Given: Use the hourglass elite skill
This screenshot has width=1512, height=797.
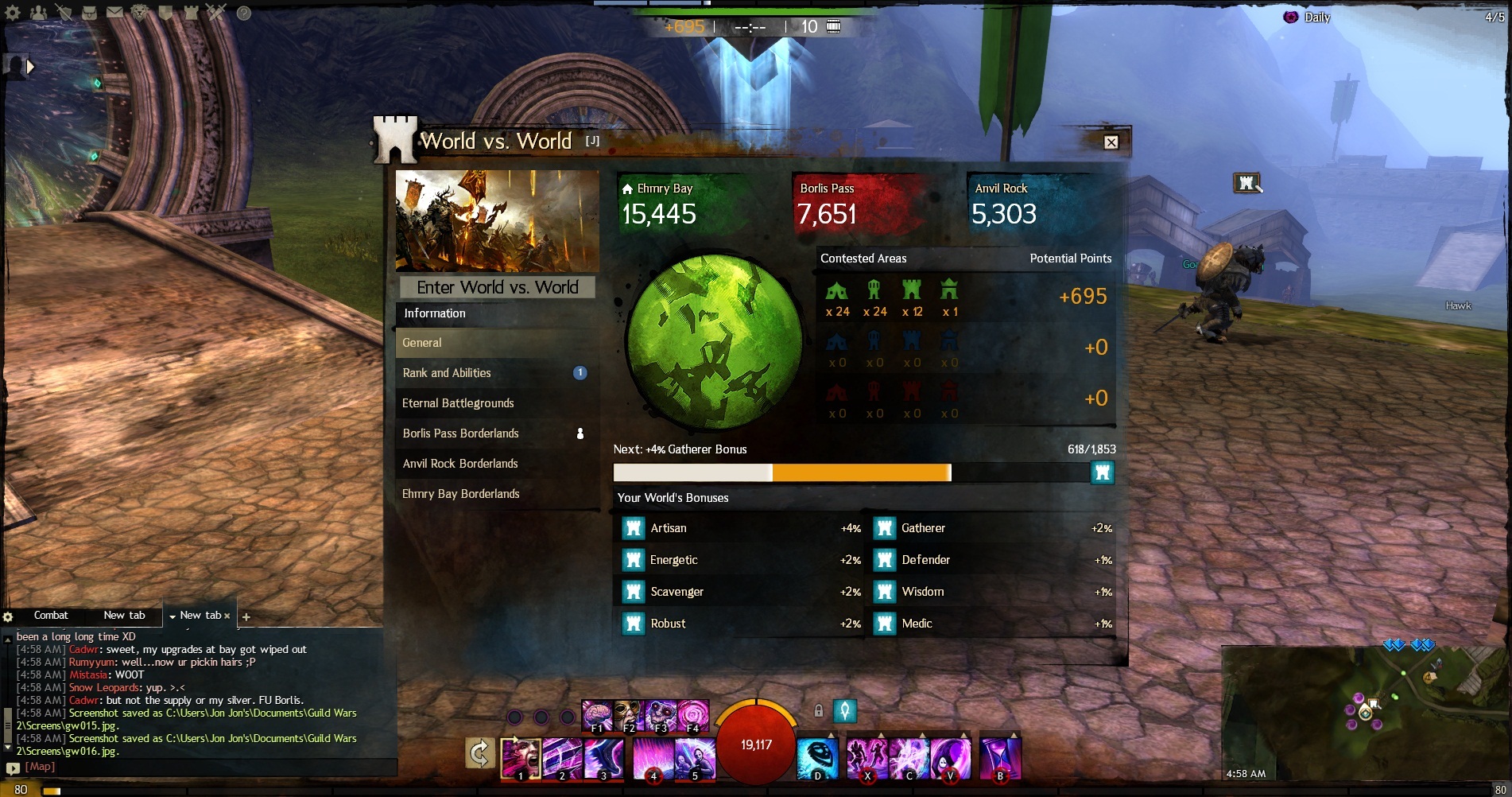Looking at the screenshot, I should pyautogui.click(x=1000, y=758).
